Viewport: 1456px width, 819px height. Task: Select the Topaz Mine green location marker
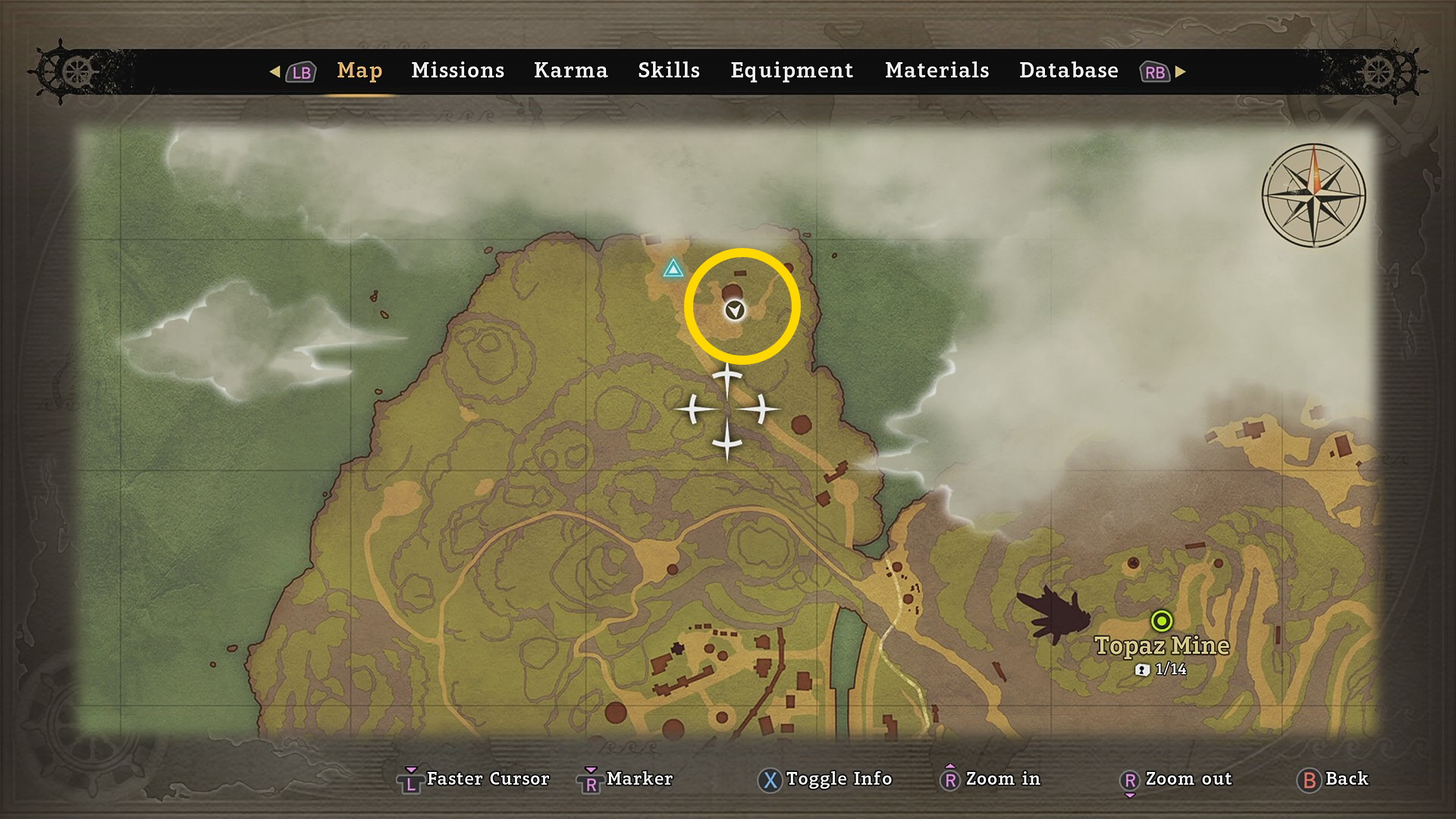(x=1161, y=621)
